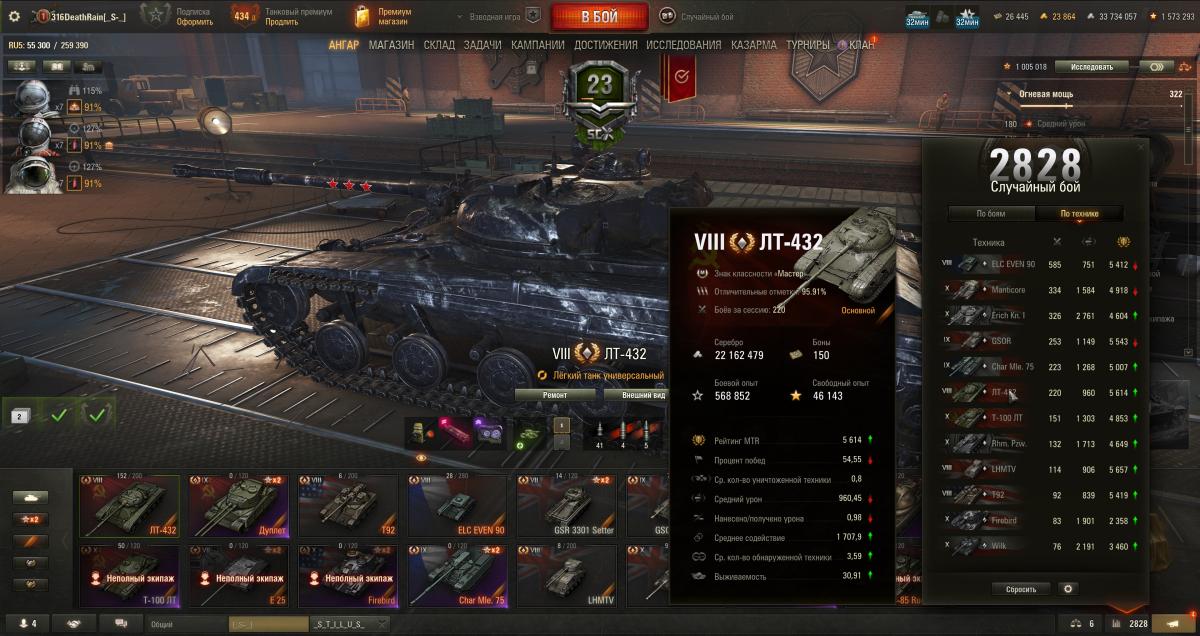Select the ELC EVEN 90 carousel tank

coord(457,506)
